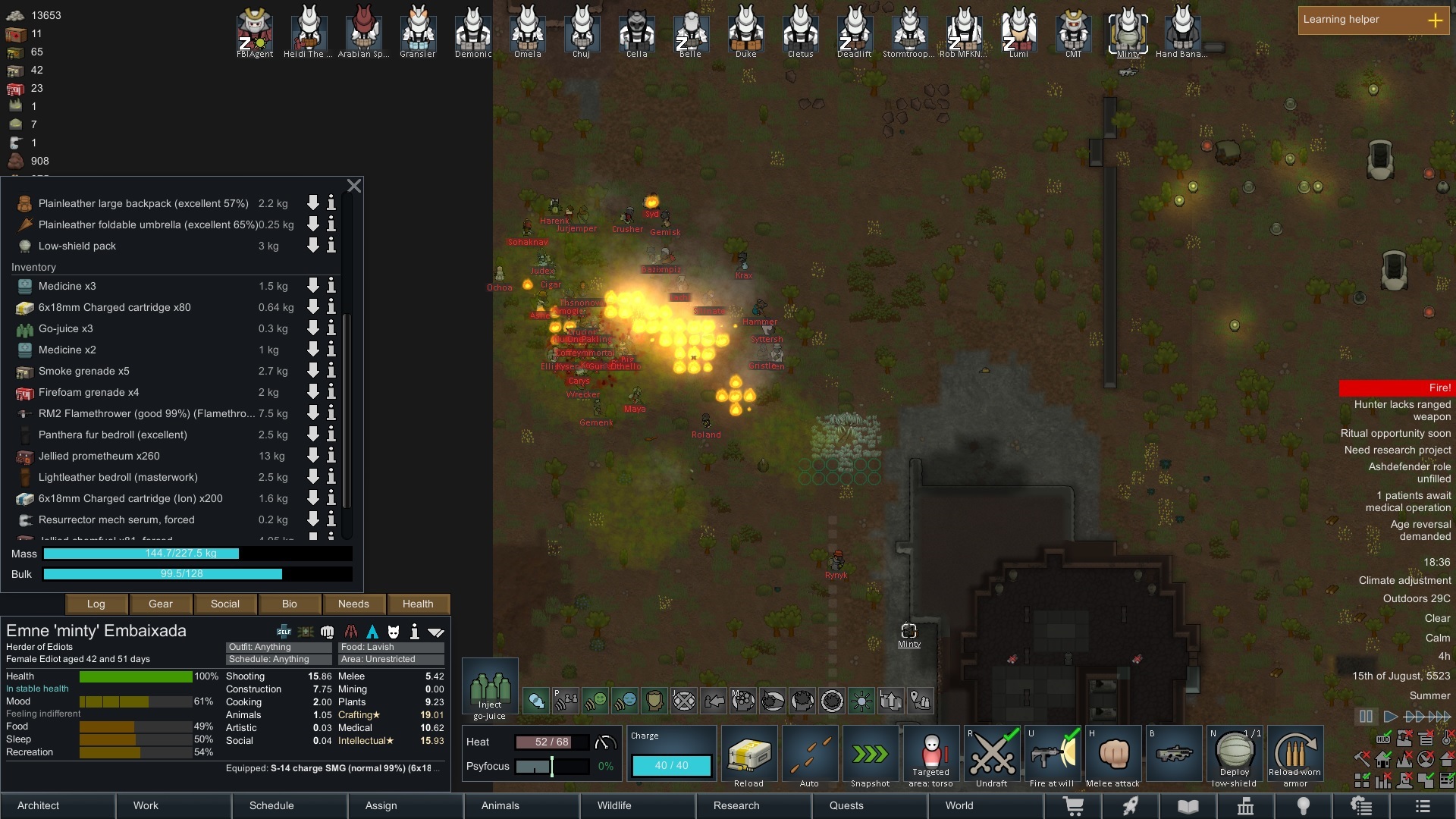Select colonist Duke's portrait
Screen dimensions: 1456x819
745,30
